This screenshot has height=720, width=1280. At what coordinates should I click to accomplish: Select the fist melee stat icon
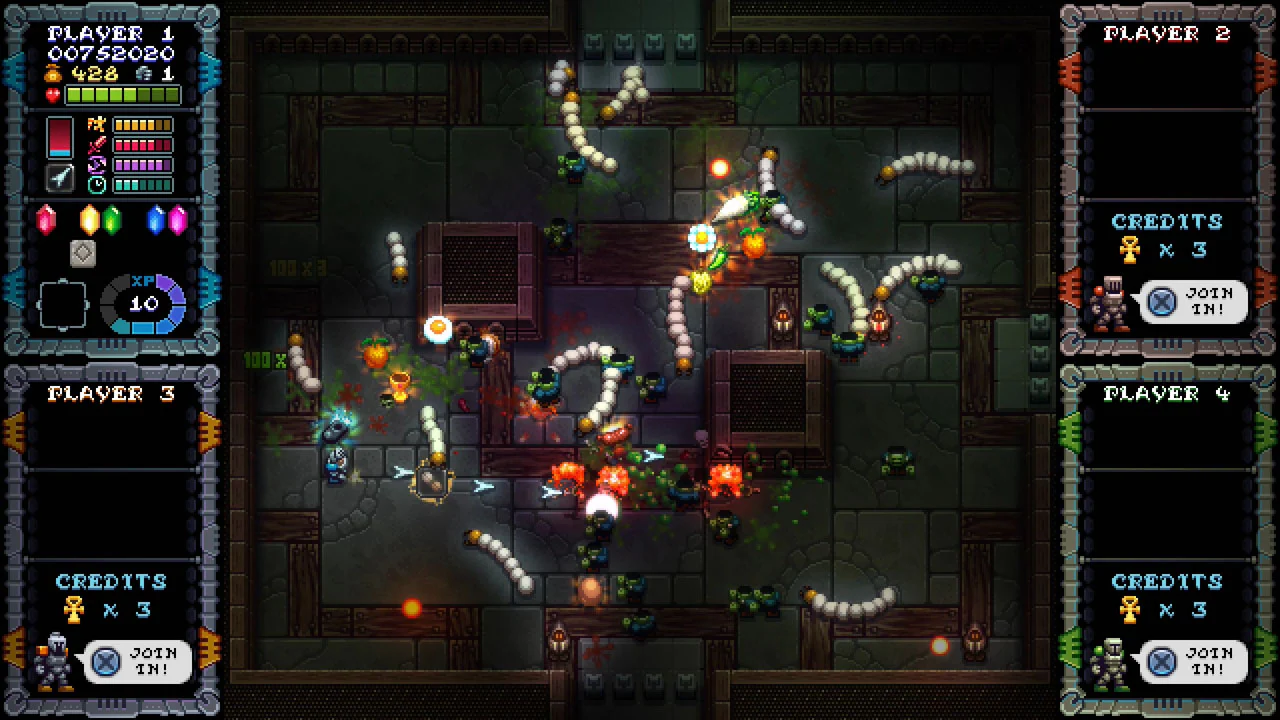[x=95, y=124]
